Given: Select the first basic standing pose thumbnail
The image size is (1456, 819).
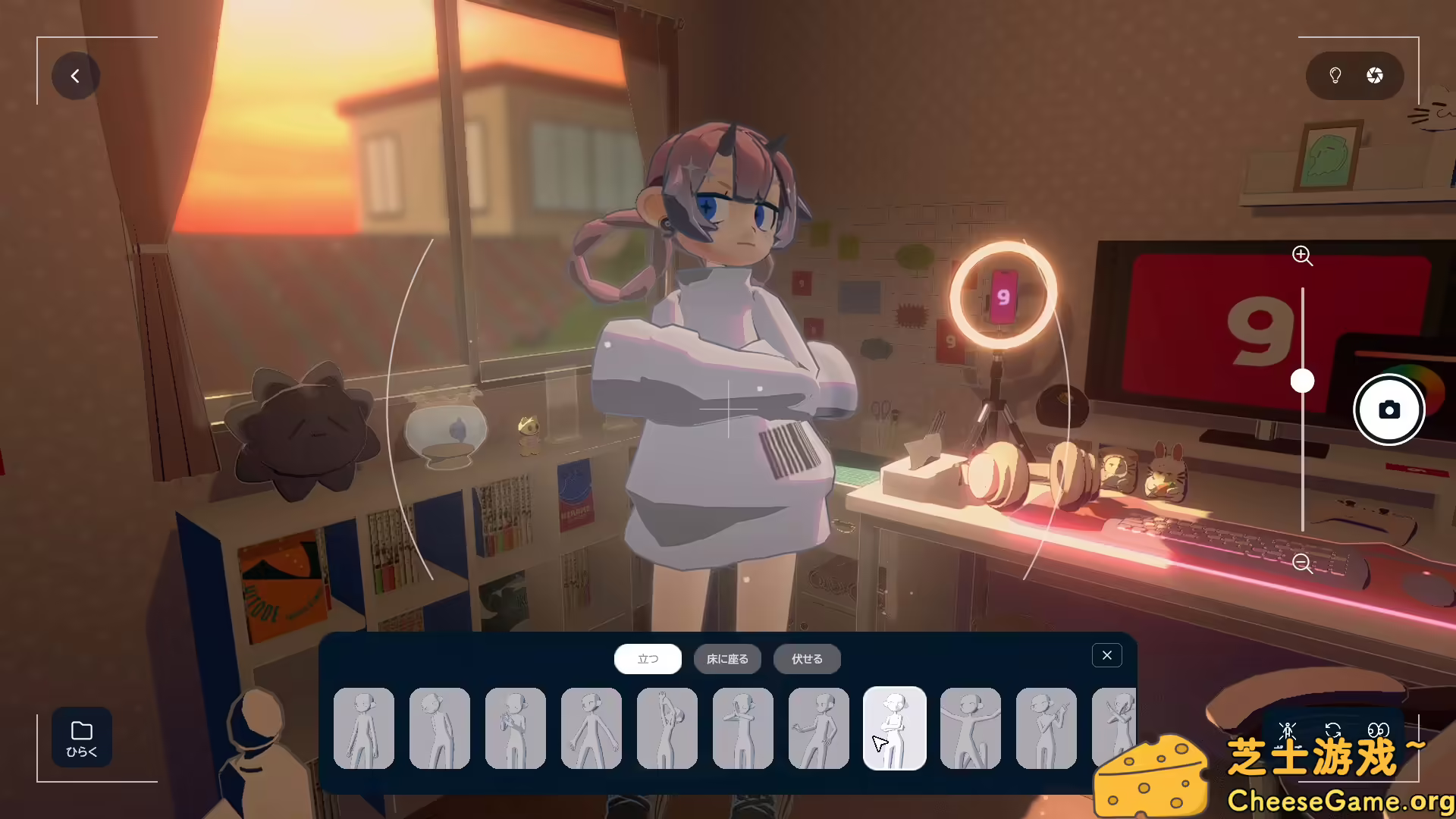Looking at the screenshot, I should 364,728.
